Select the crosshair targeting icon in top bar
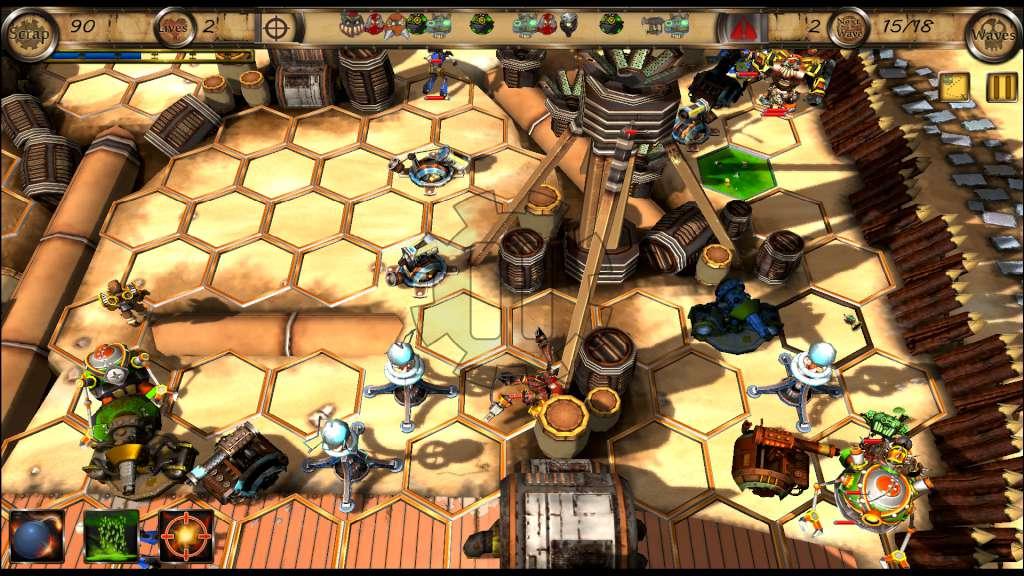The width and height of the screenshot is (1024, 576). (x=281, y=27)
